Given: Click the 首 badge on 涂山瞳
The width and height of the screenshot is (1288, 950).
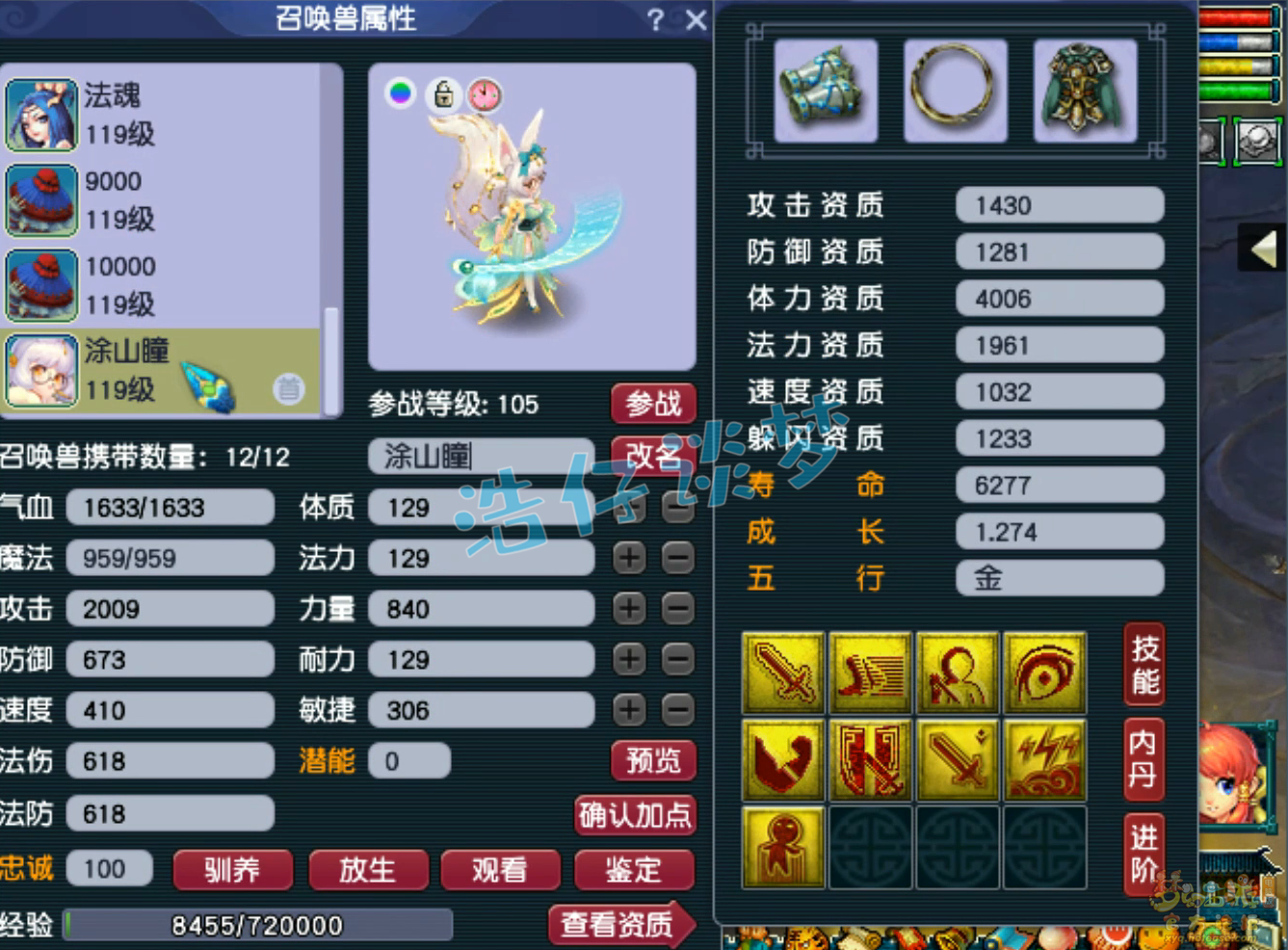Looking at the screenshot, I should pos(288,389).
